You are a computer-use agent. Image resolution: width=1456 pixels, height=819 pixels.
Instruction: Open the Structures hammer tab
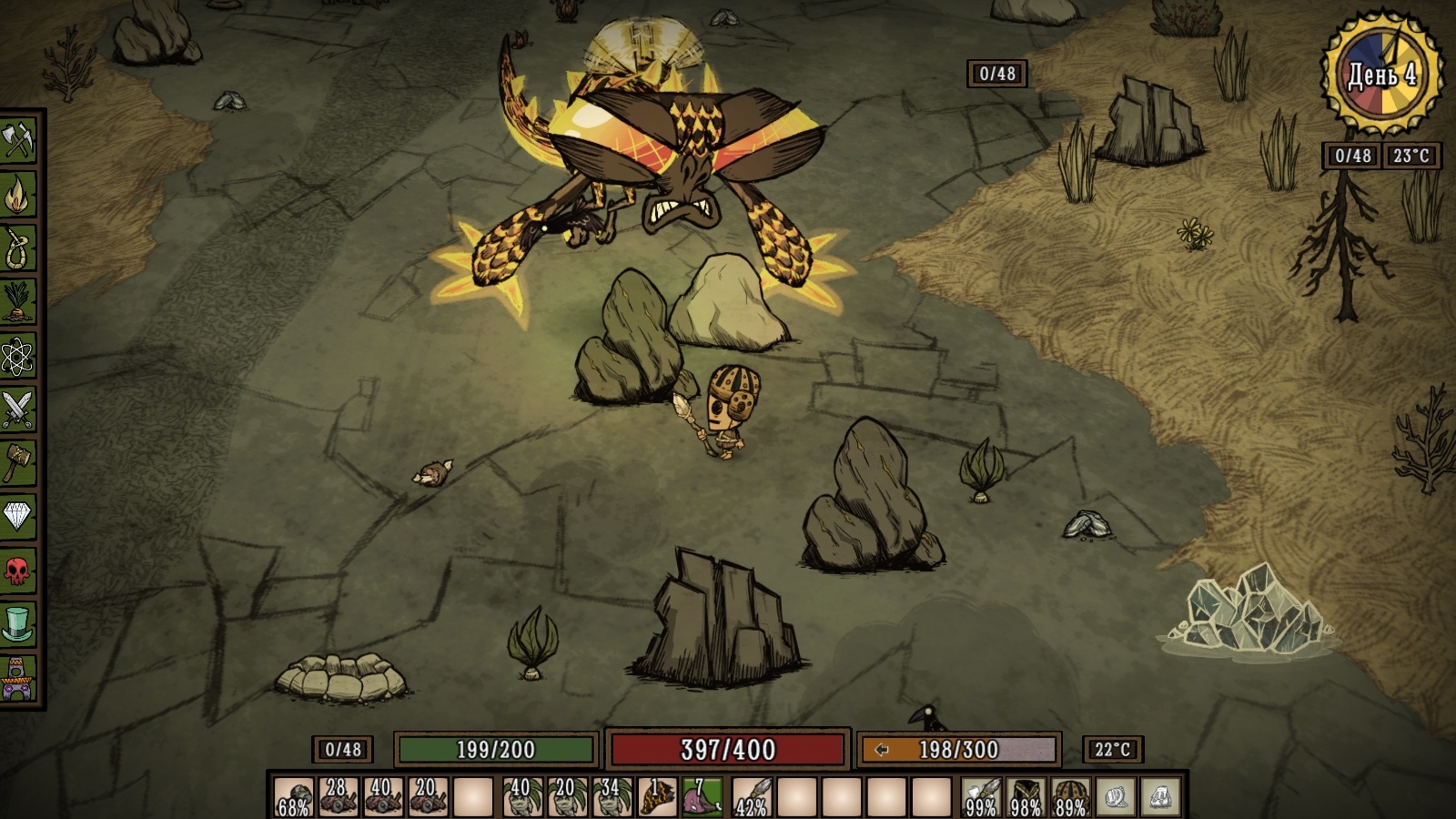18,463
